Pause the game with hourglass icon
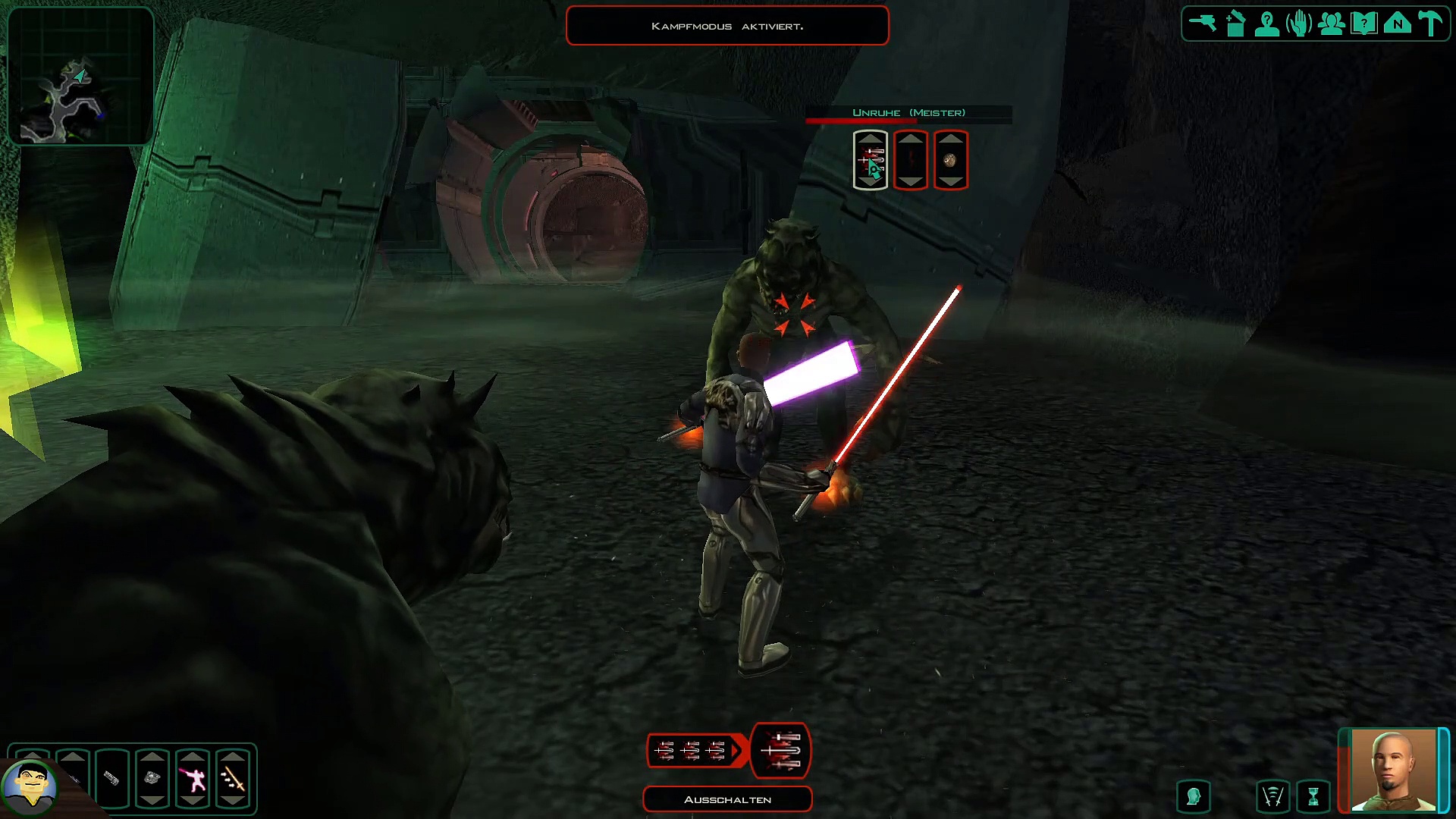Viewport: 1456px width, 819px height. point(1313,797)
